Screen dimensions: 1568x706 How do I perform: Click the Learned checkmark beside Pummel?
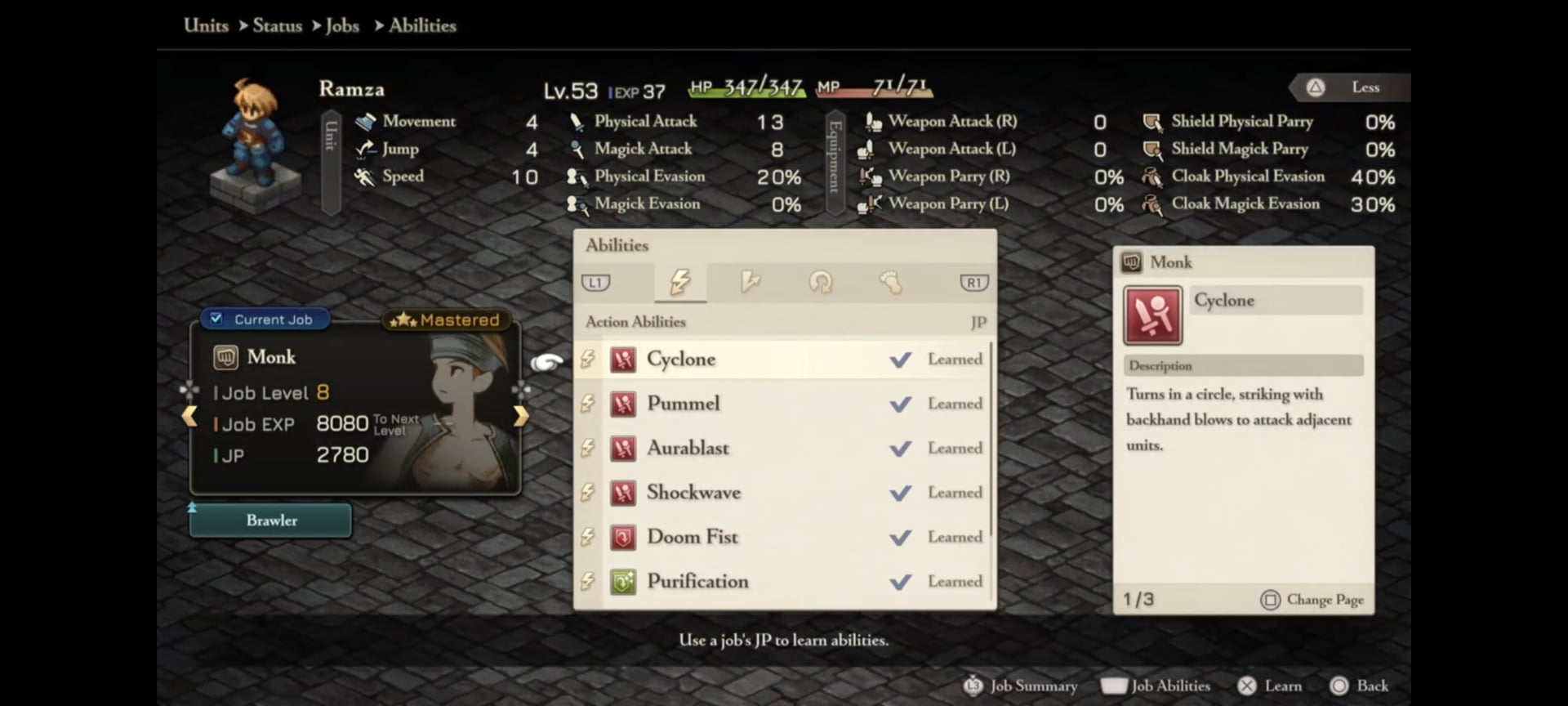point(901,404)
